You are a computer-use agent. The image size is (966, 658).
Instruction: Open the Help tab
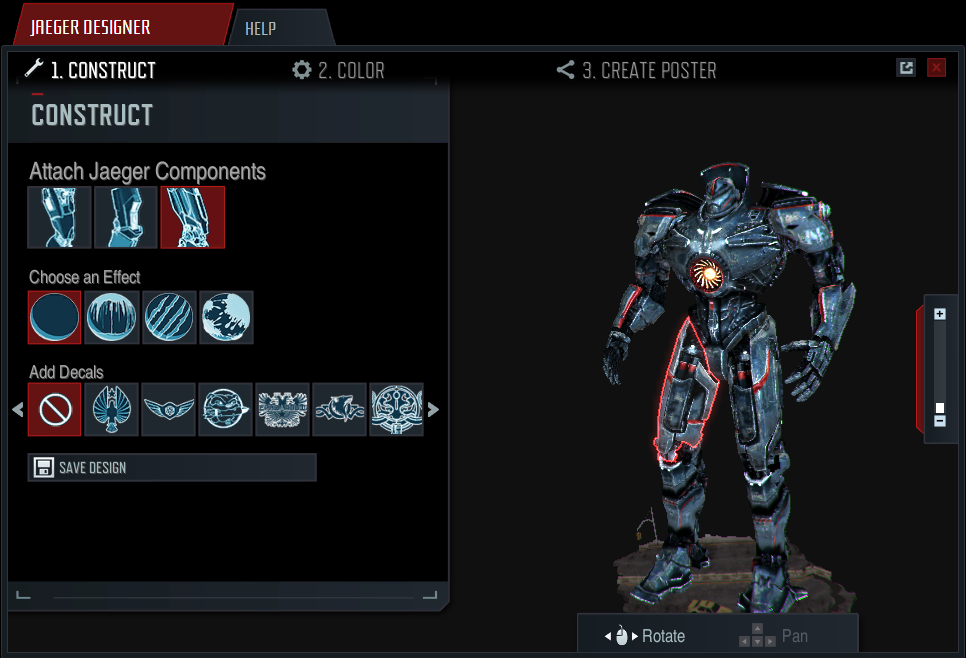(x=260, y=29)
